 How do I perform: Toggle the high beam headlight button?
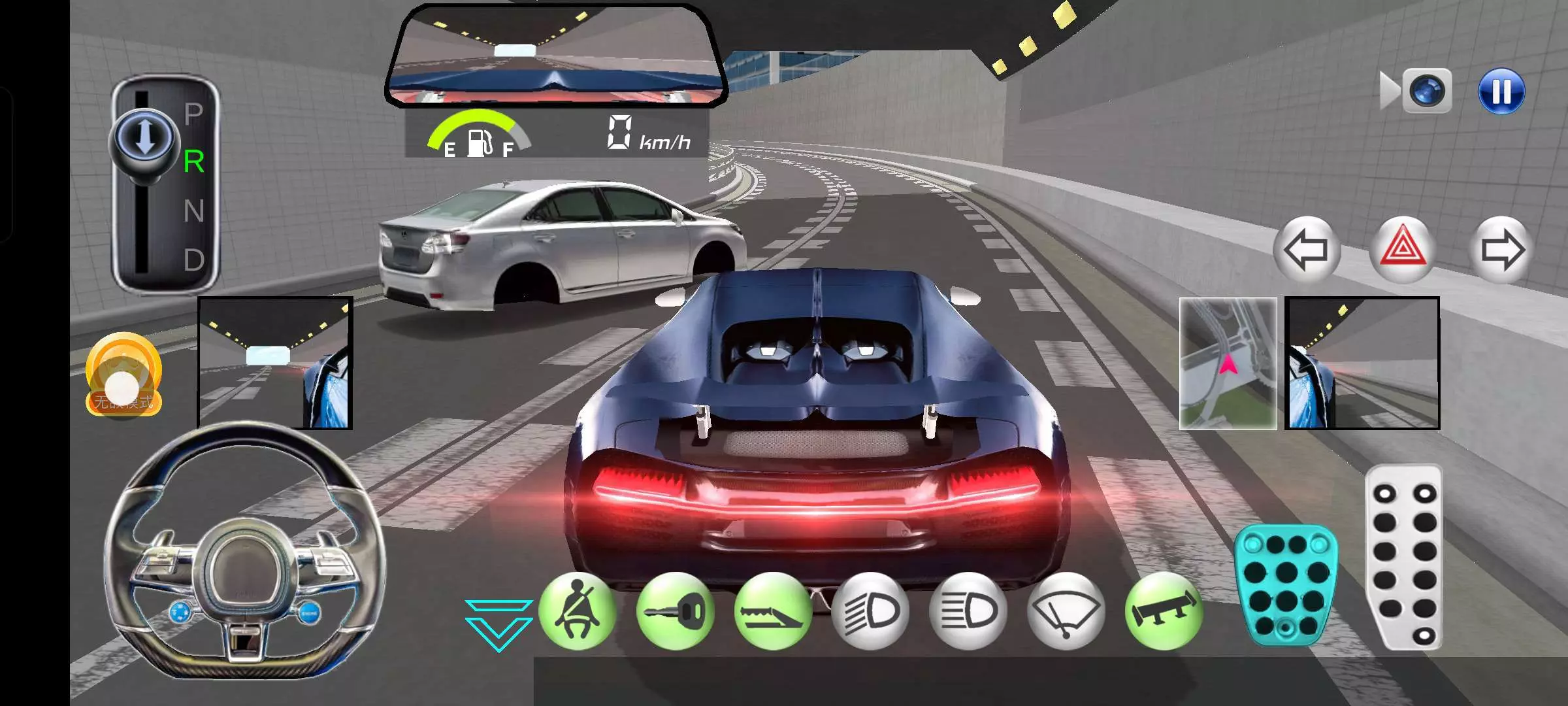[968, 611]
